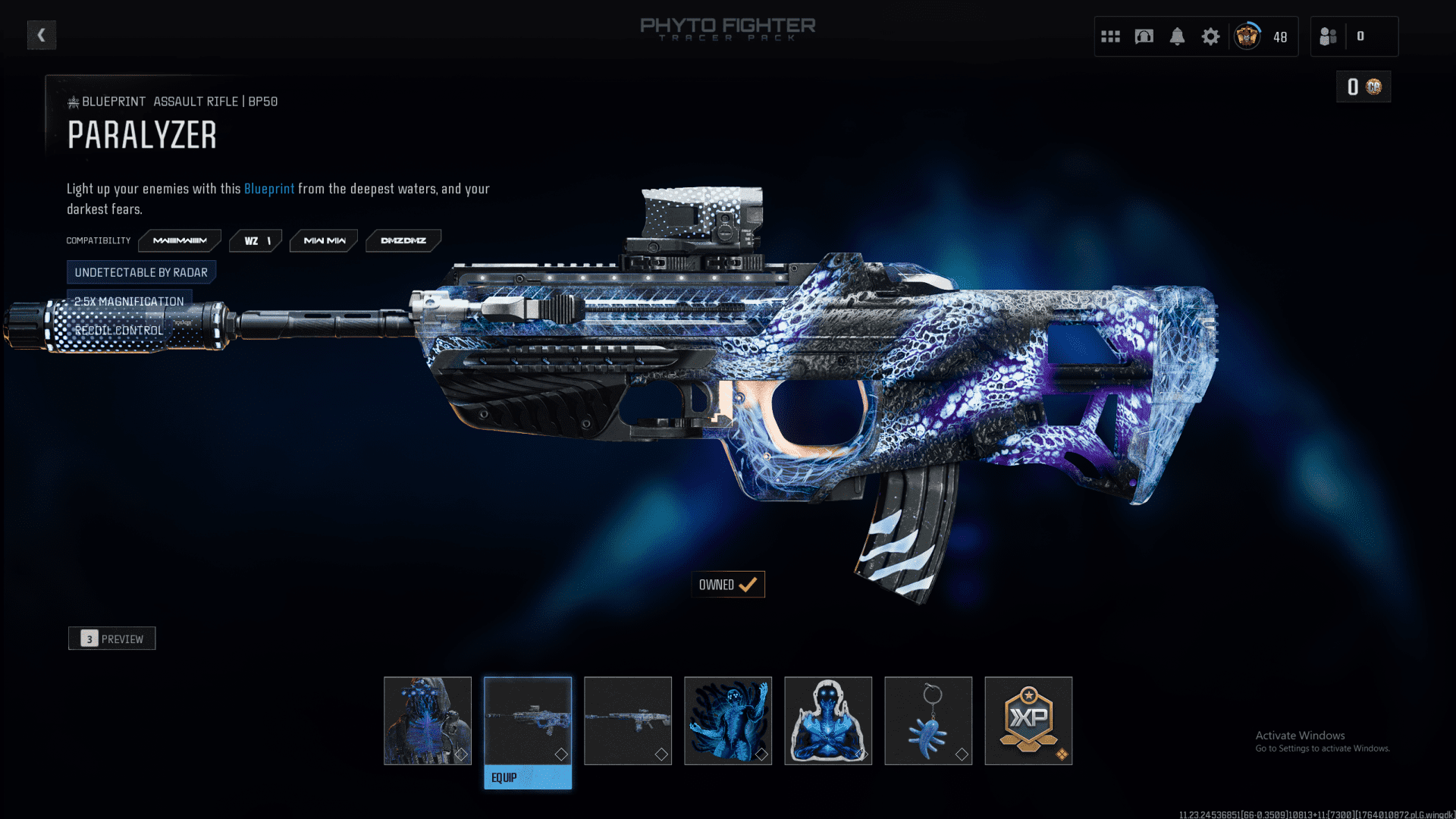This screenshot has height=819, width=1456.
Task: Click the highlighted Blueprint link in description
Action: pyautogui.click(x=269, y=189)
